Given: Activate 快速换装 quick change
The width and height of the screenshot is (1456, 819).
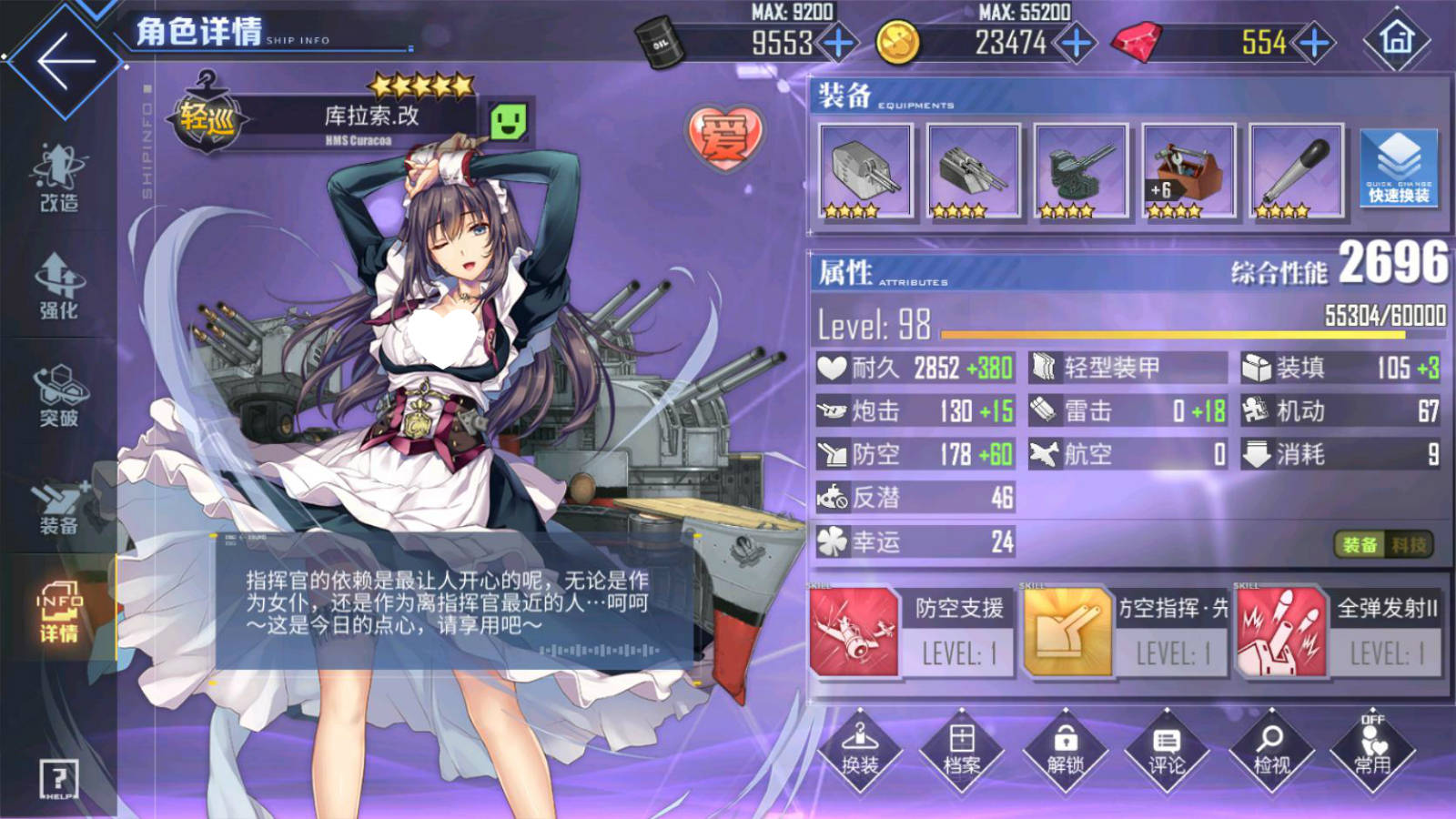Looking at the screenshot, I should click(1399, 168).
